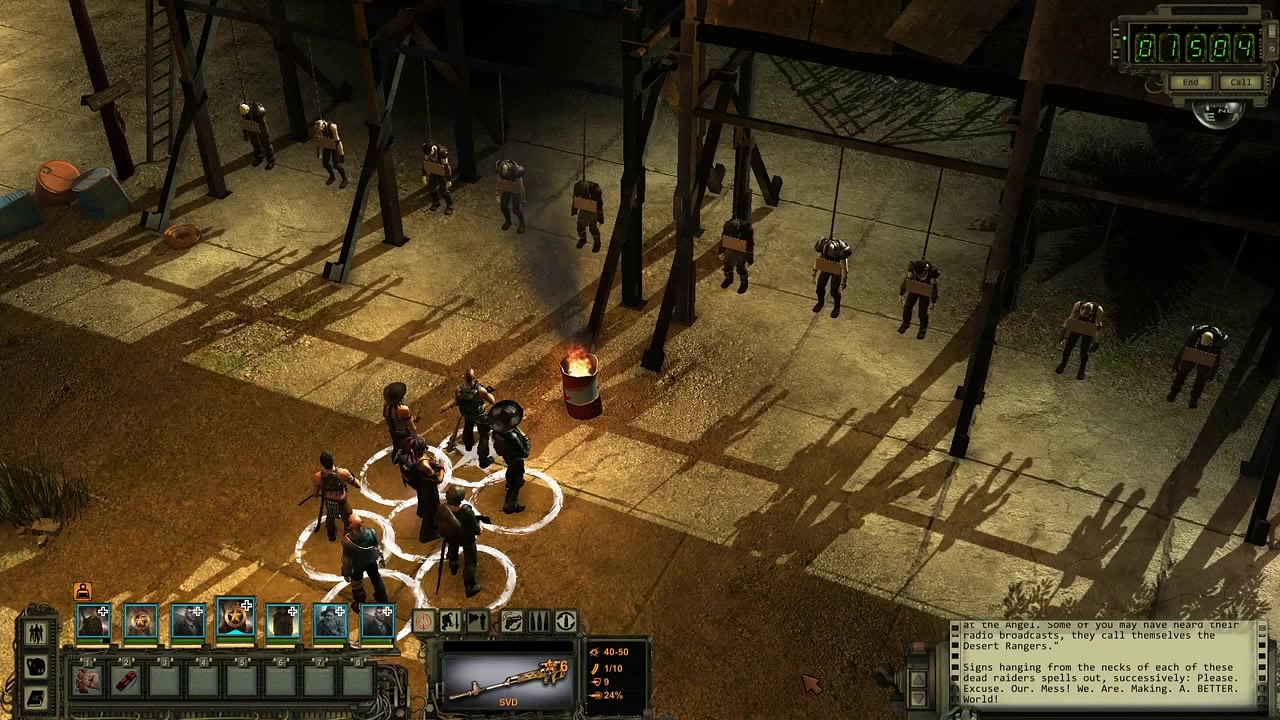1280x720 pixels.
Task: Select the red dynamite in hotbar slot 2
Action: 126,680
